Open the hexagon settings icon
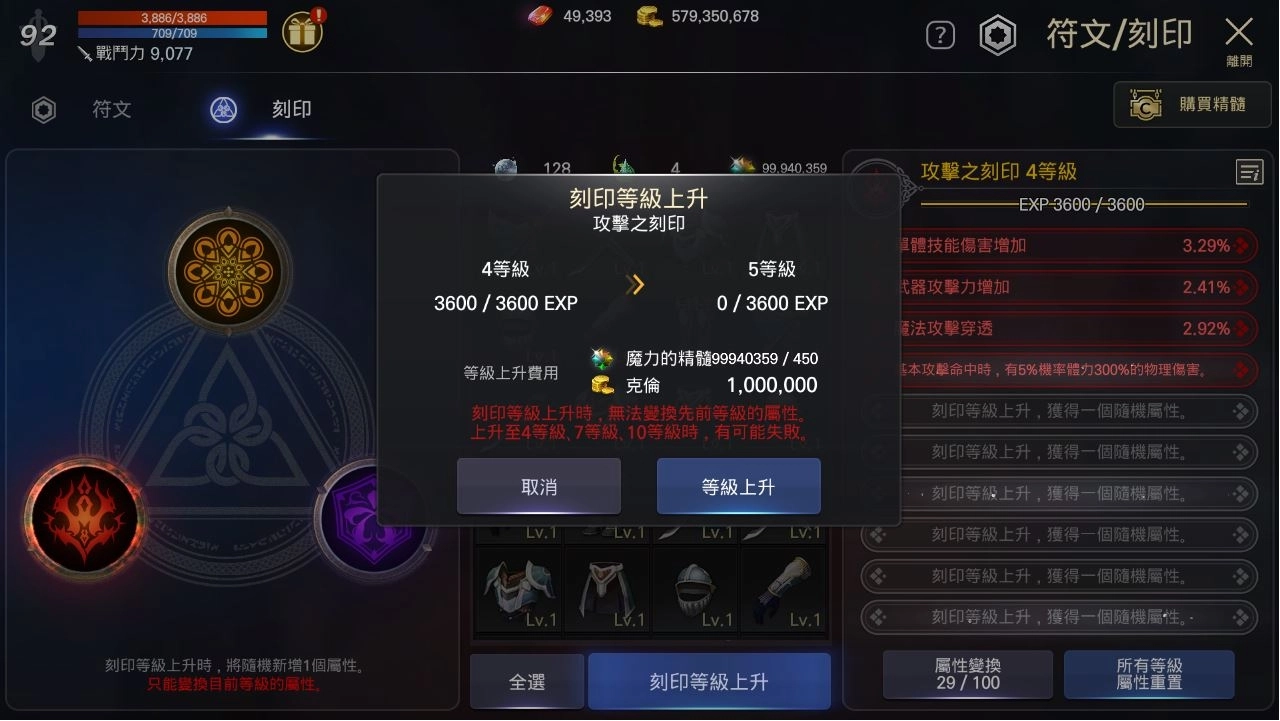1280x721 pixels. point(997,34)
